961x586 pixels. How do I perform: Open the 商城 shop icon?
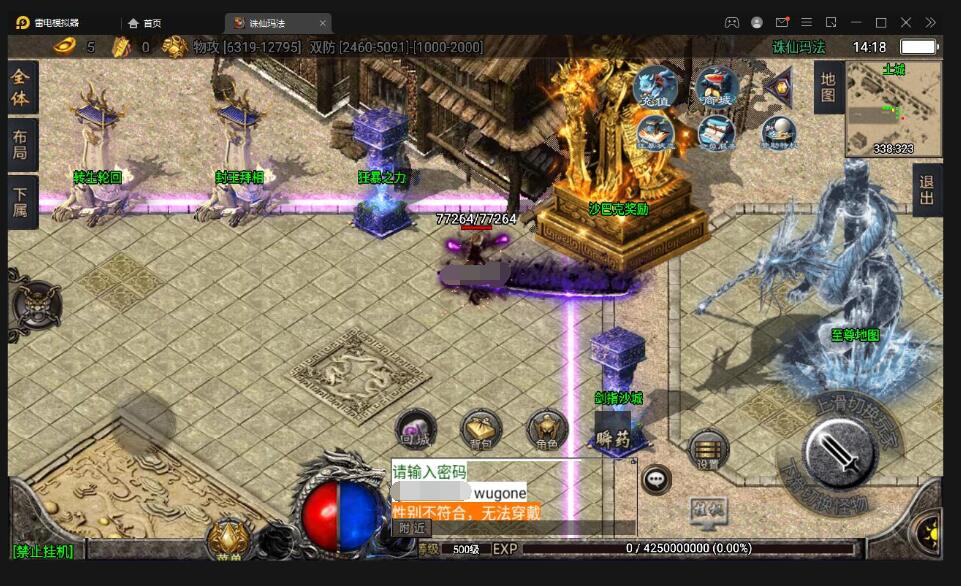[x=716, y=88]
